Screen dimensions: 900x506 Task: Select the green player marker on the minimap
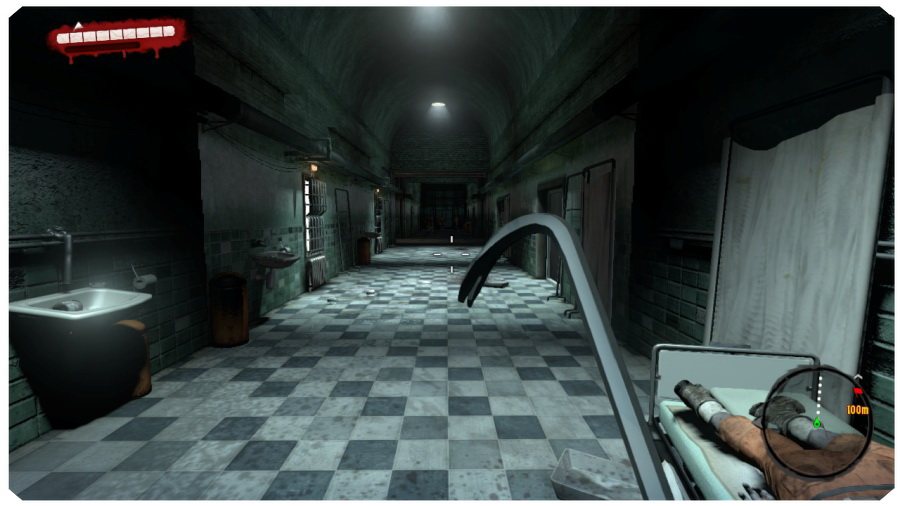point(817,423)
